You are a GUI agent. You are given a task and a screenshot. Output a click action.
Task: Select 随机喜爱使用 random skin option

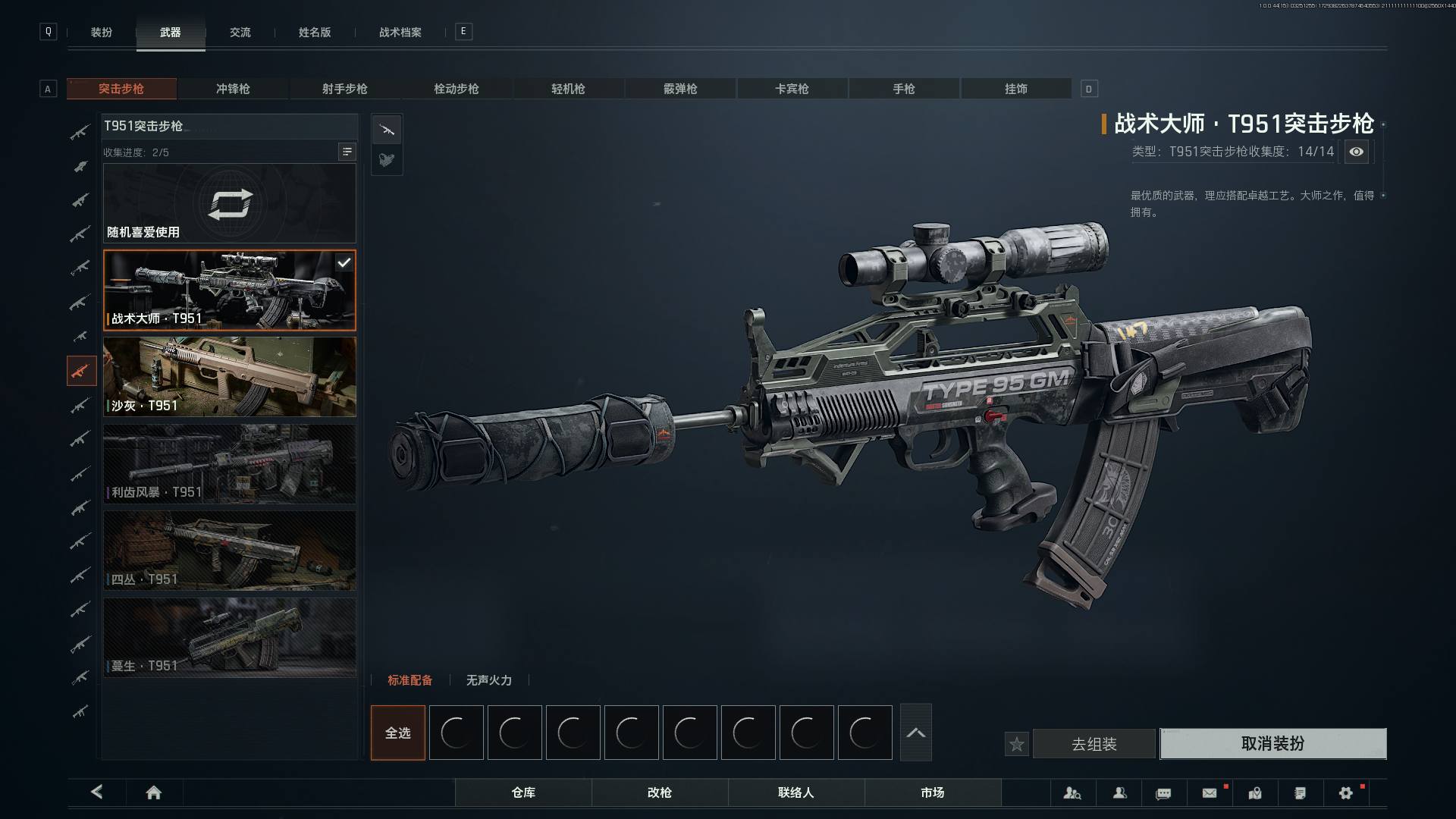[x=229, y=203]
